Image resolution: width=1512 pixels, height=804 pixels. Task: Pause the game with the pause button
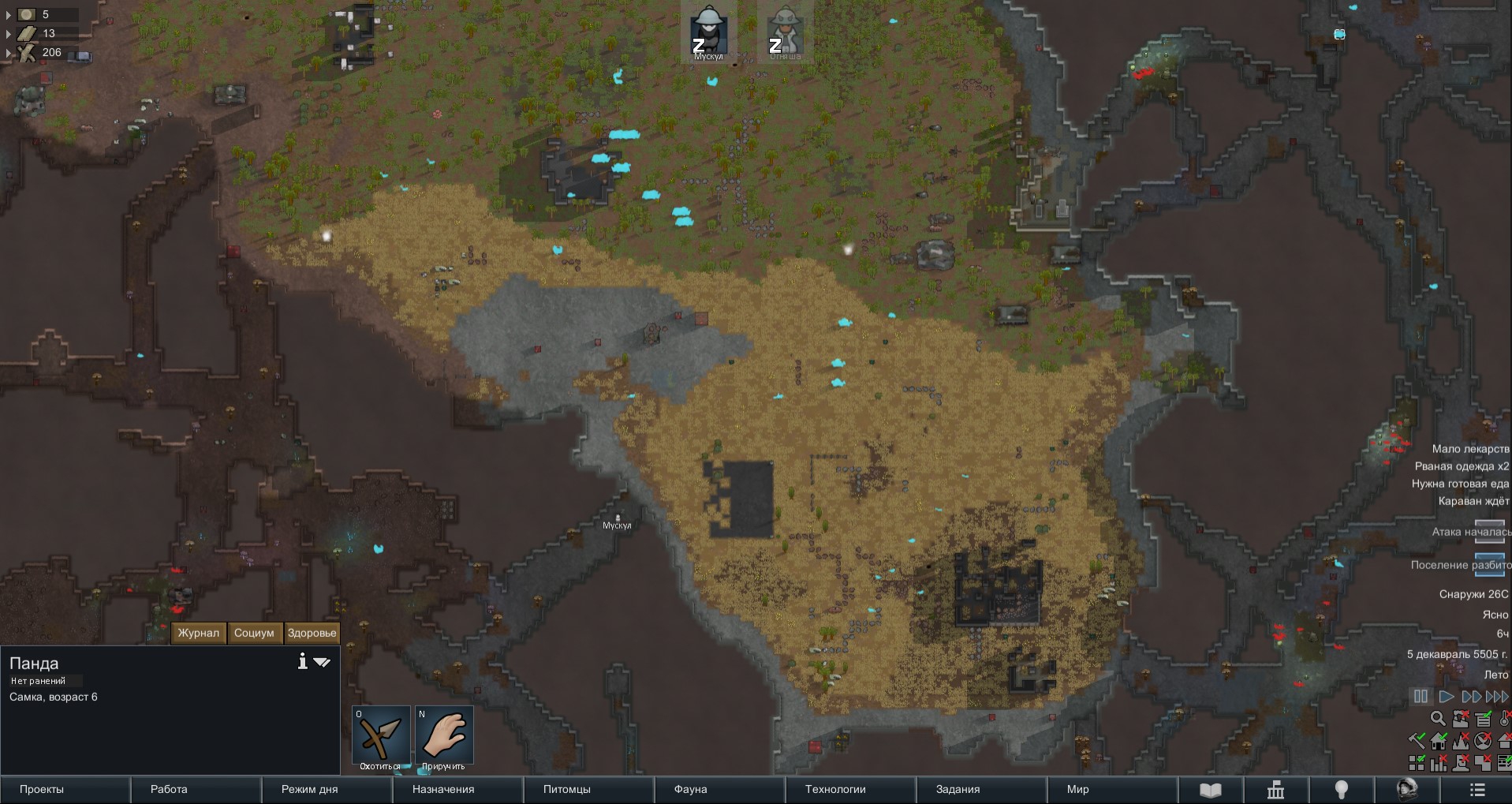(x=1421, y=697)
